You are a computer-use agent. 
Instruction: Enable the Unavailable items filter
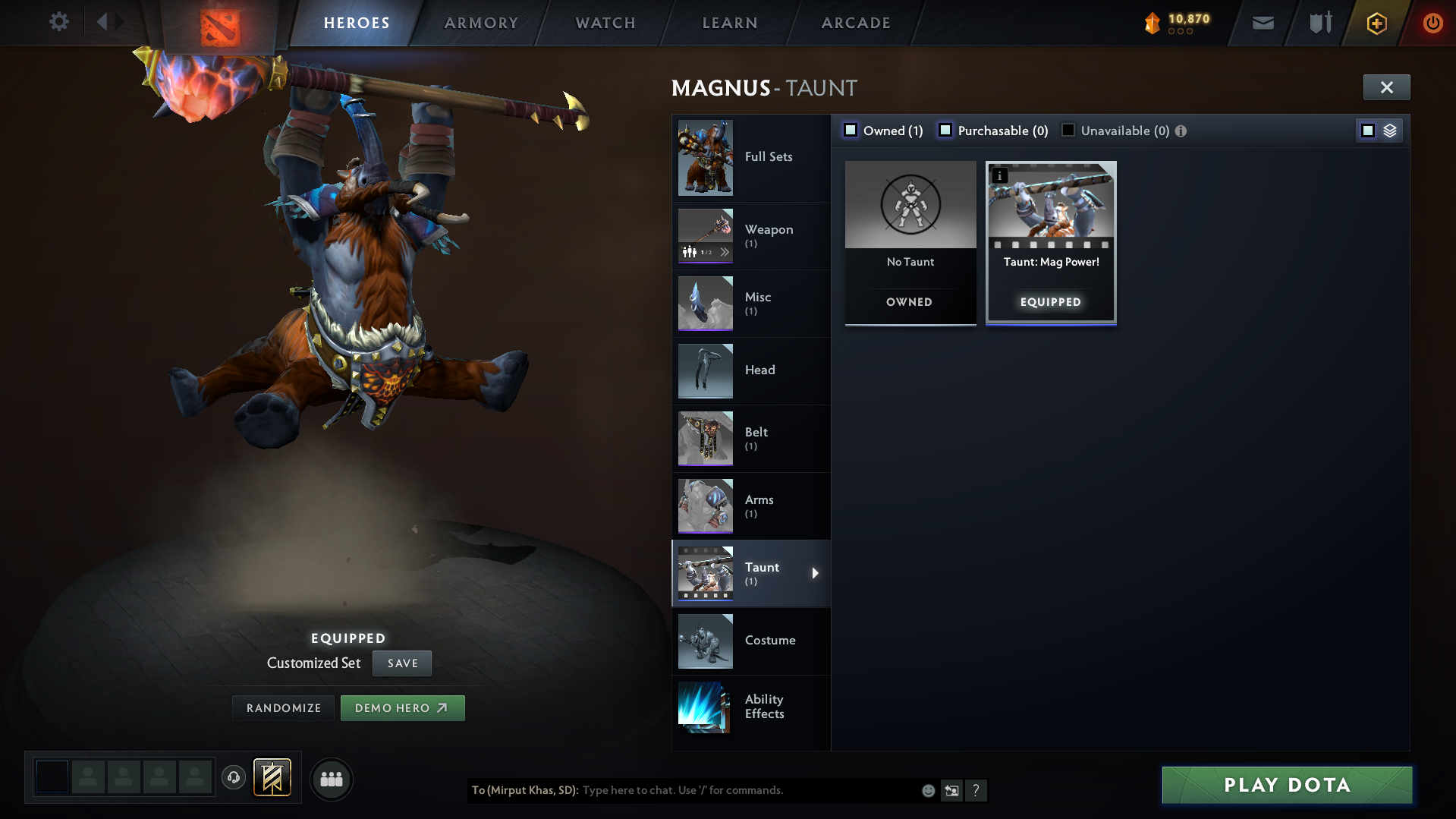pyautogui.click(x=1068, y=130)
